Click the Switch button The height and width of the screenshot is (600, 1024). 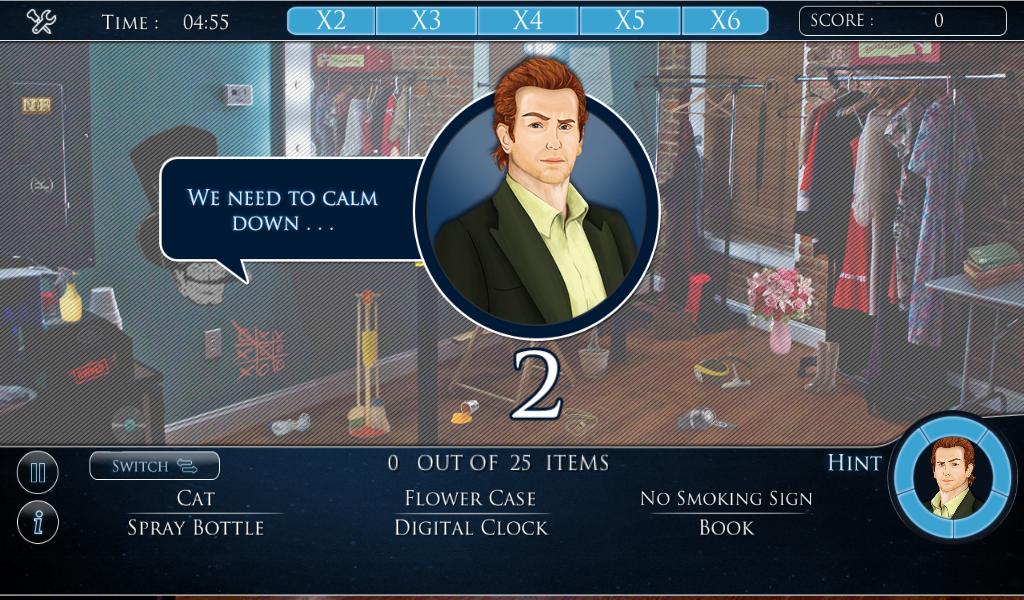(154, 466)
